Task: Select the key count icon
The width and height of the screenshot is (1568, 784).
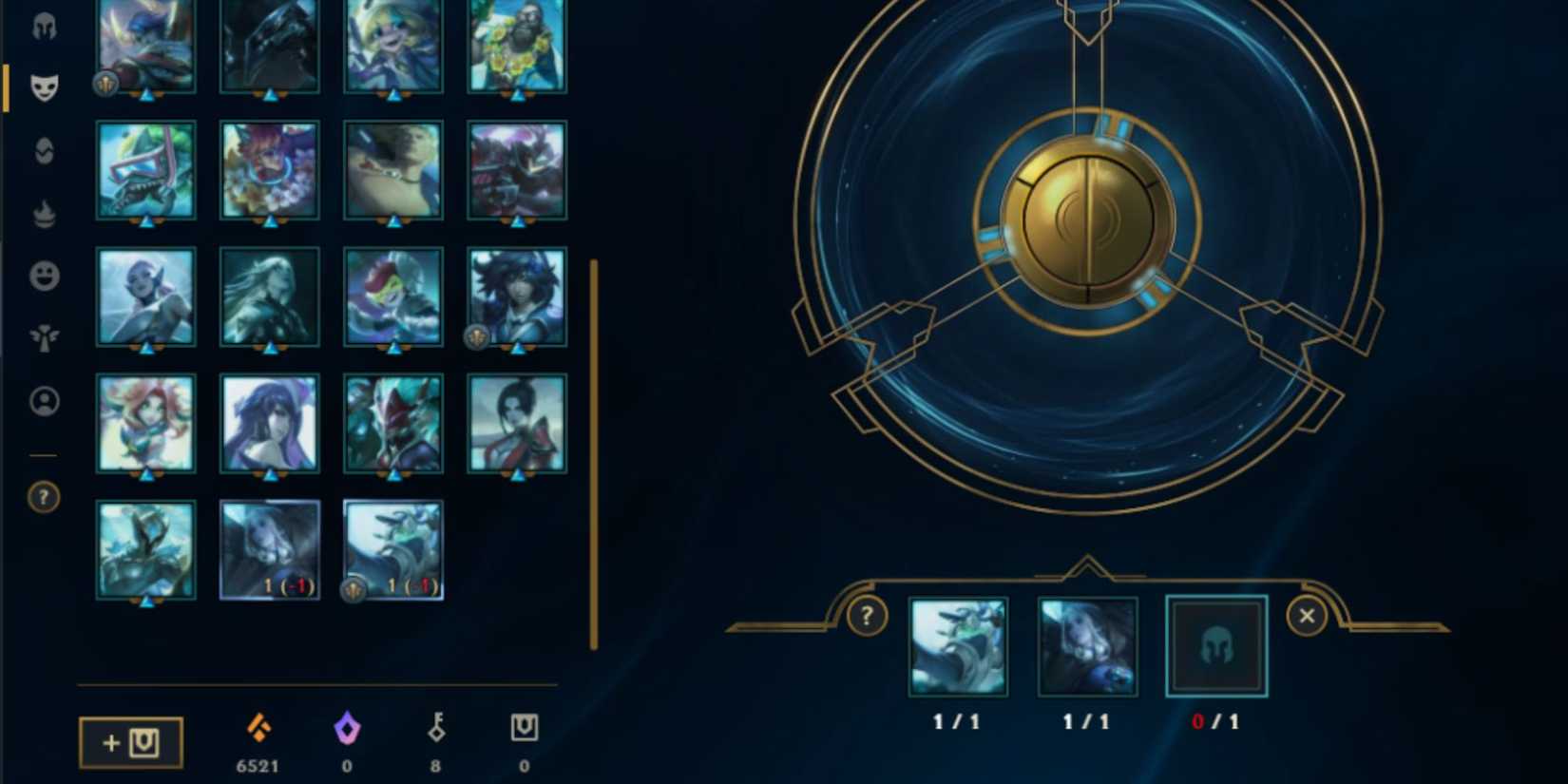Action: click(435, 730)
